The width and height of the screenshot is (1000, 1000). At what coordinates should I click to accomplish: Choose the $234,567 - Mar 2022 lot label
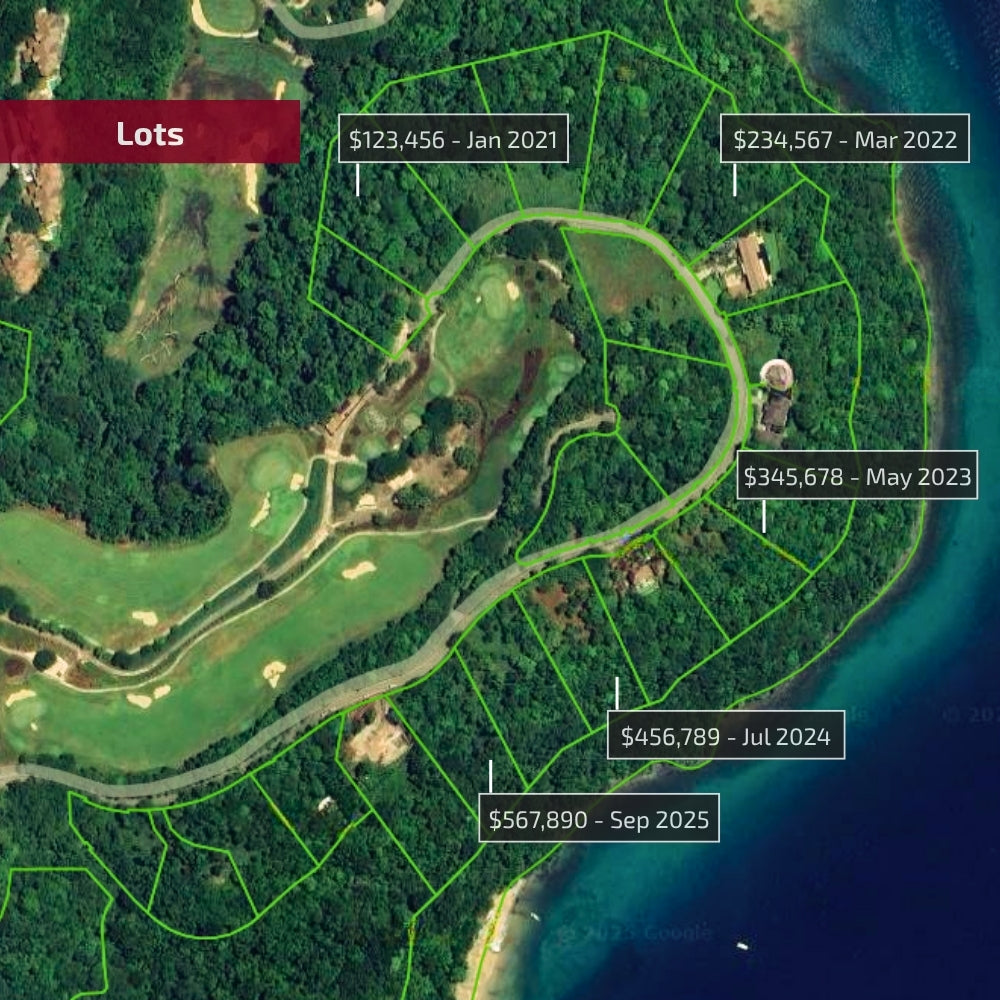(845, 139)
